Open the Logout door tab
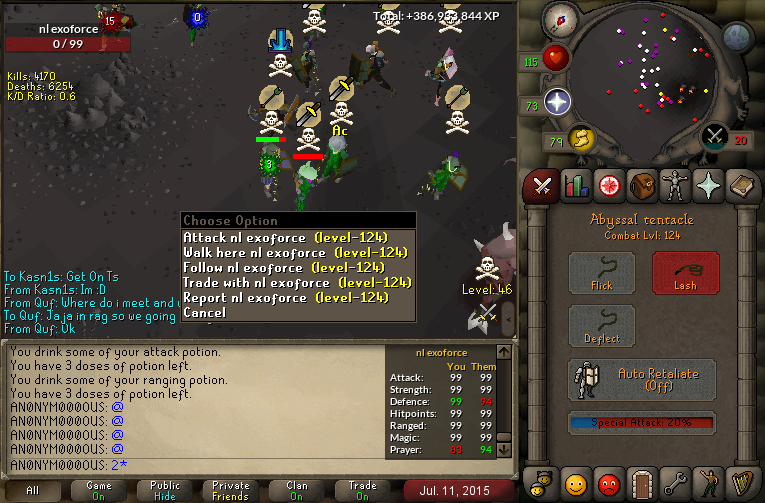The width and height of the screenshot is (765, 503). tap(642, 485)
